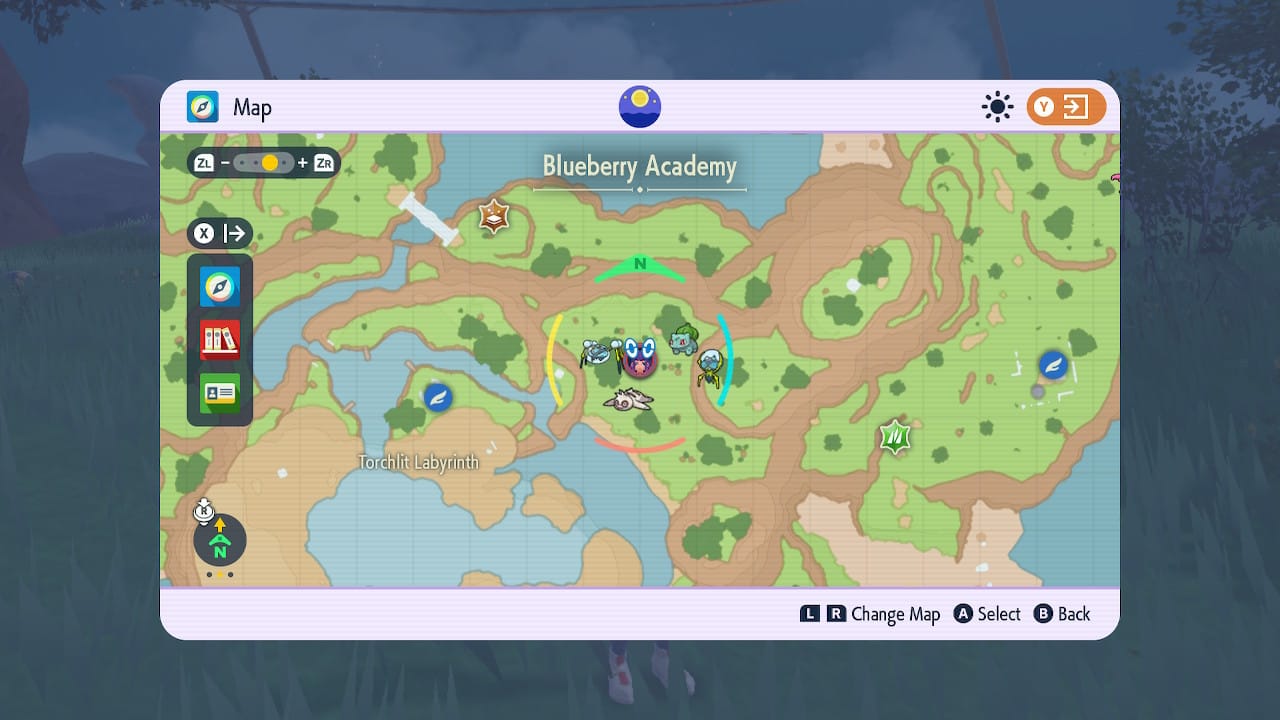Expand the side panel using the X arrow button
The width and height of the screenshot is (1280, 720).
(219, 233)
